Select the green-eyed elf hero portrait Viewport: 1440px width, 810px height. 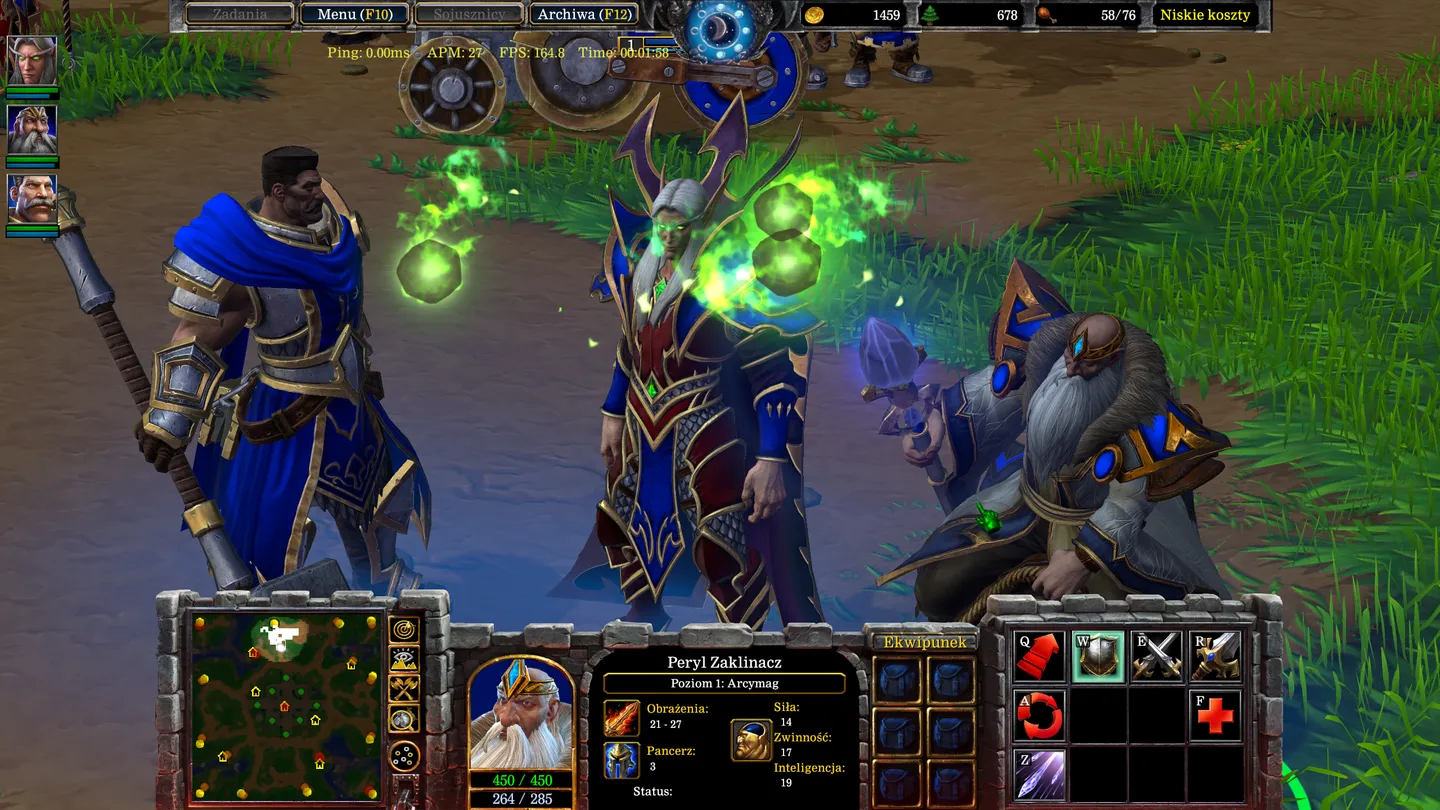tap(32, 60)
